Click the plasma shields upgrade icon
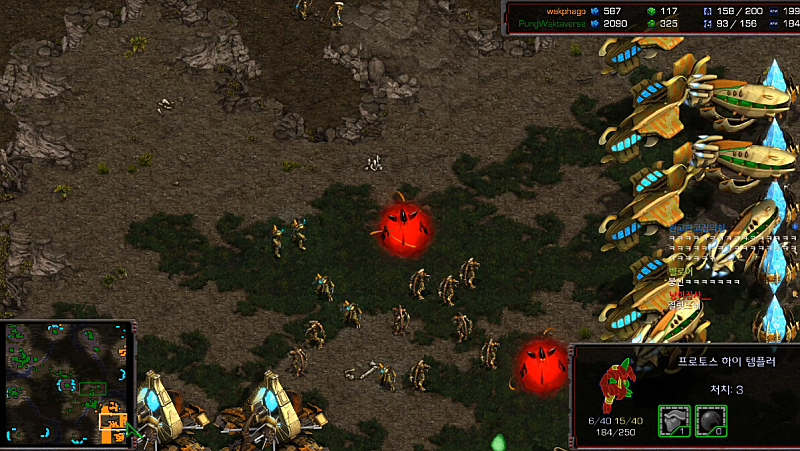The image size is (800, 451). coord(711,419)
